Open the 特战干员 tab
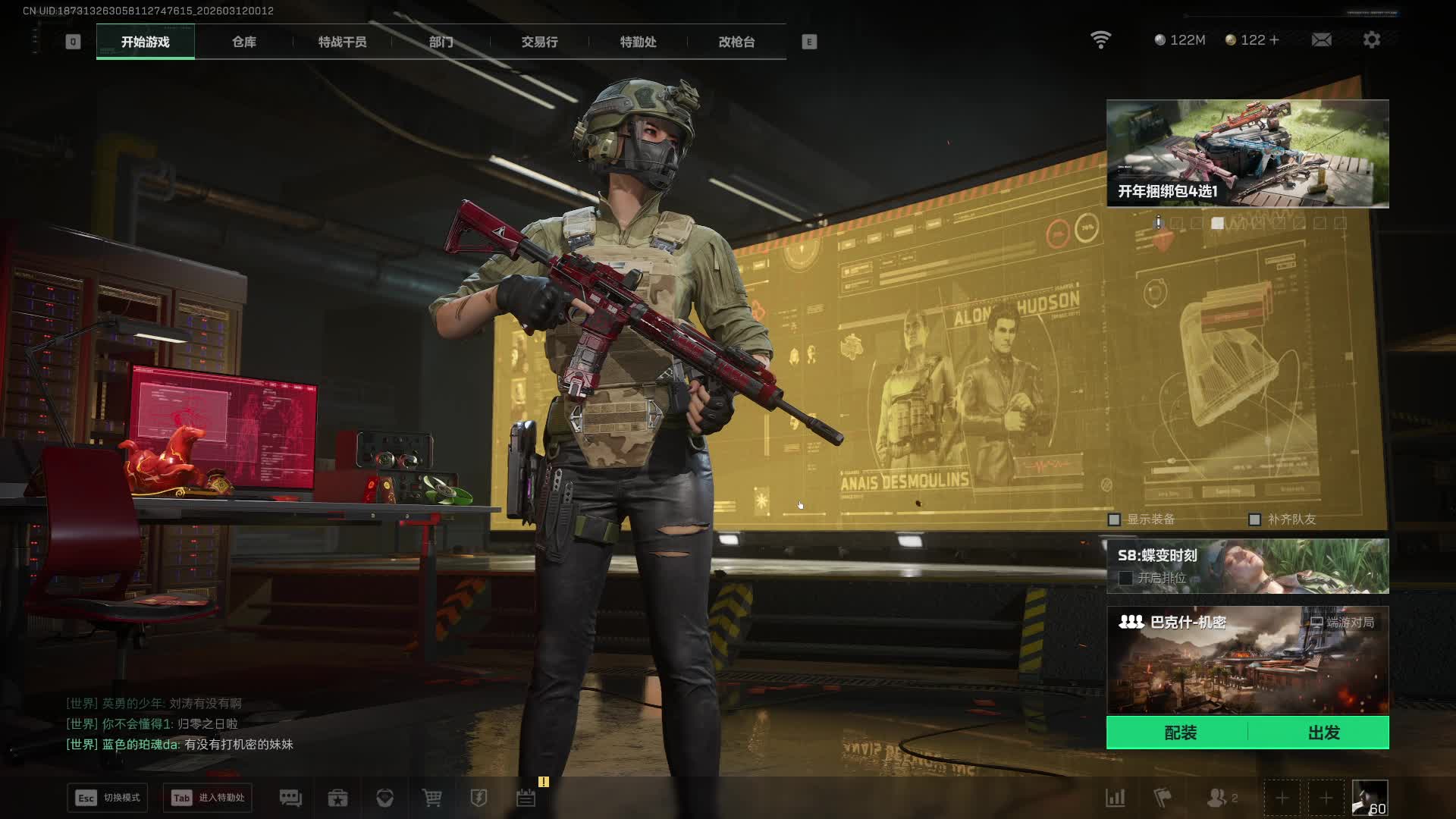Viewport: 1456px width, 819px height. coord(342,42)
